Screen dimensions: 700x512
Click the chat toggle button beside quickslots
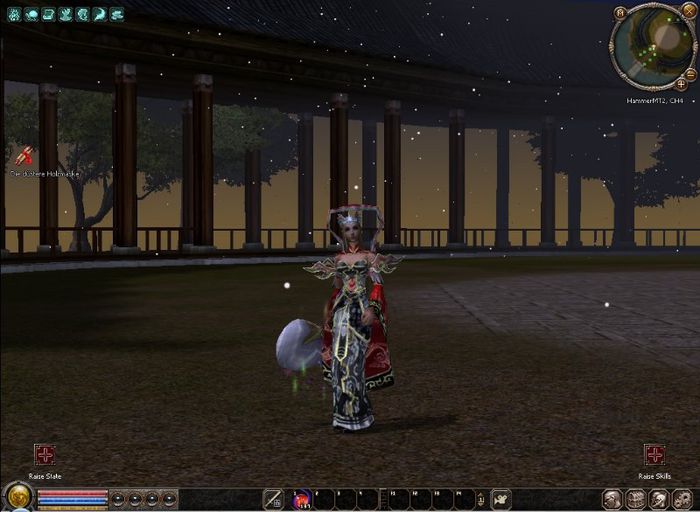pyautogui.click(x=501, y=499)
